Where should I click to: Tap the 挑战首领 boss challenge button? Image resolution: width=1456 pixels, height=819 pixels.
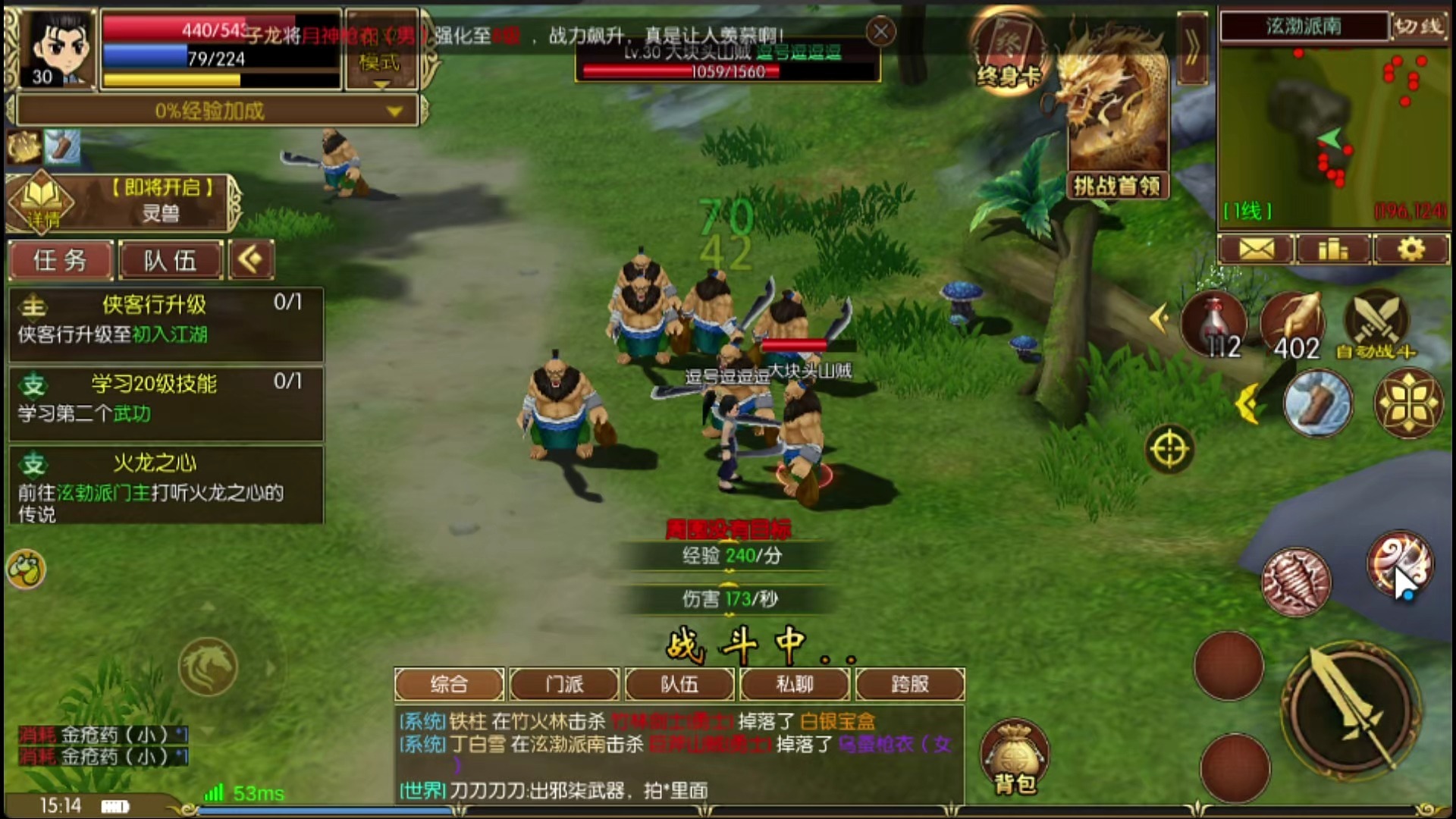1116,185
